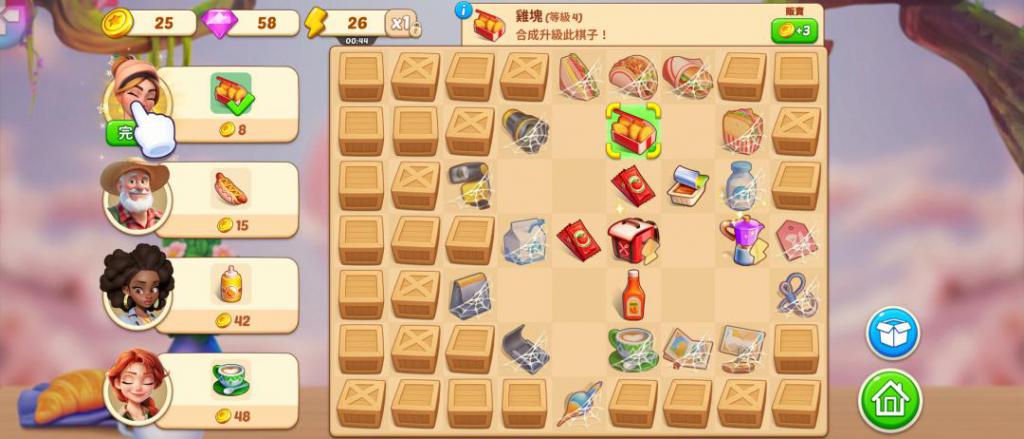The width and height of the screenshot is (1024, 439).
Task: Select the highlighted chicken nuggets tile
Action: 632,131
